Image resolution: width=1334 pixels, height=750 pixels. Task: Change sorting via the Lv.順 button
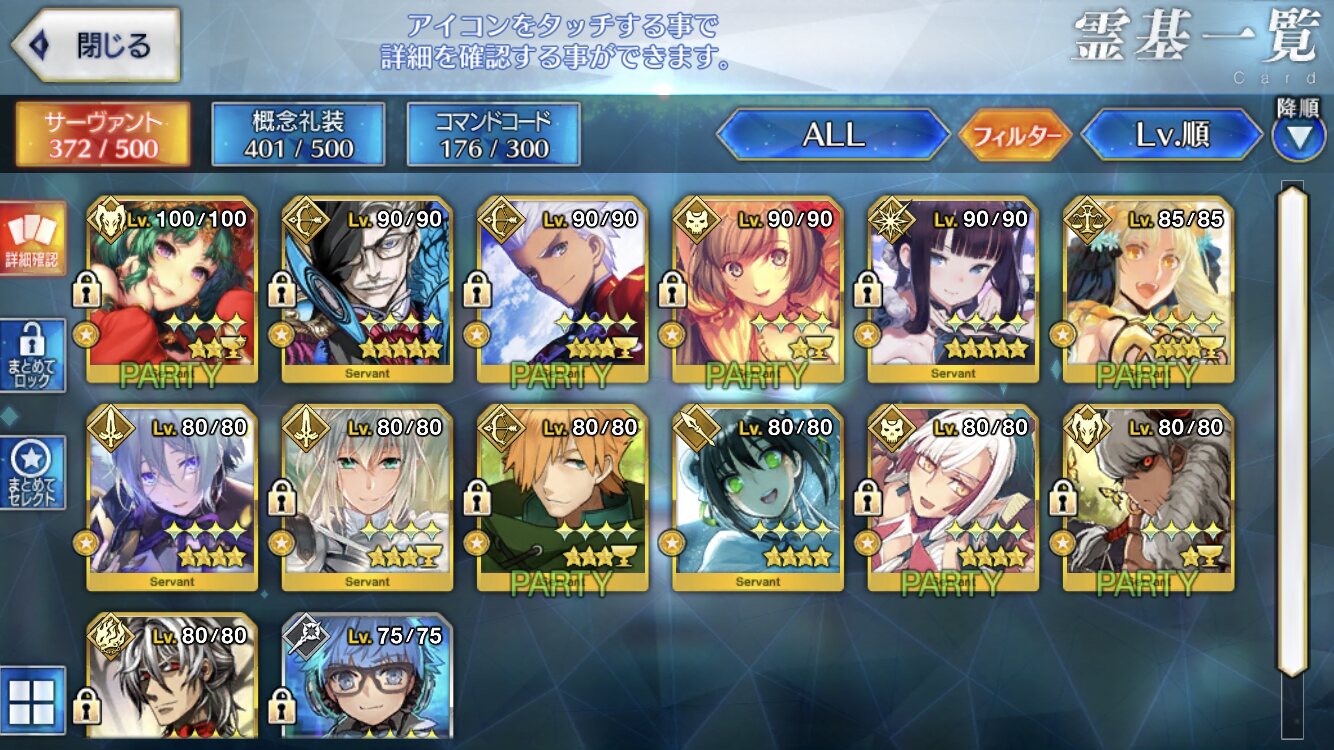pos(1172,135)
